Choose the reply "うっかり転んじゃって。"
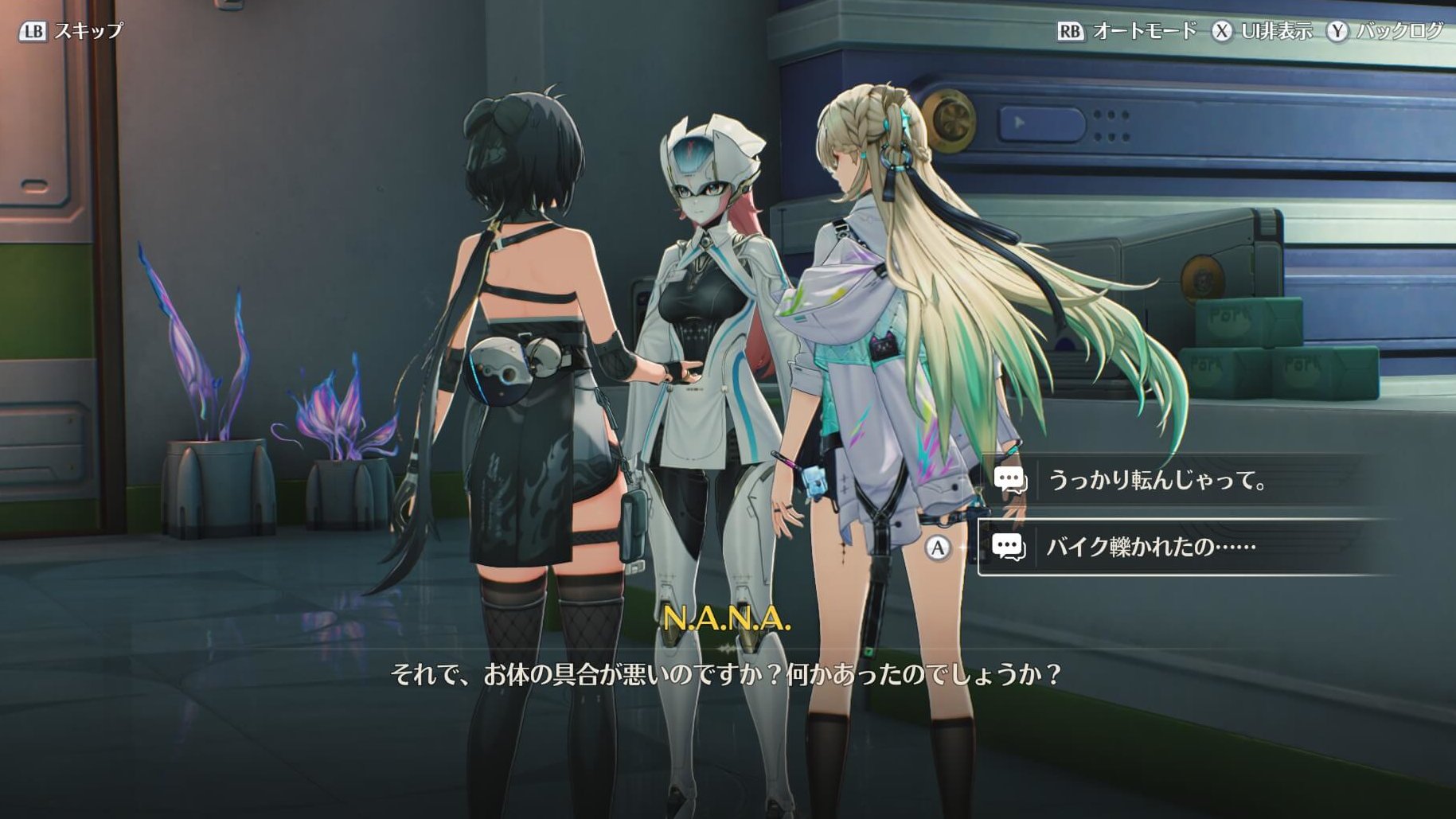 pyautogui.click(x=1157, y=480)
